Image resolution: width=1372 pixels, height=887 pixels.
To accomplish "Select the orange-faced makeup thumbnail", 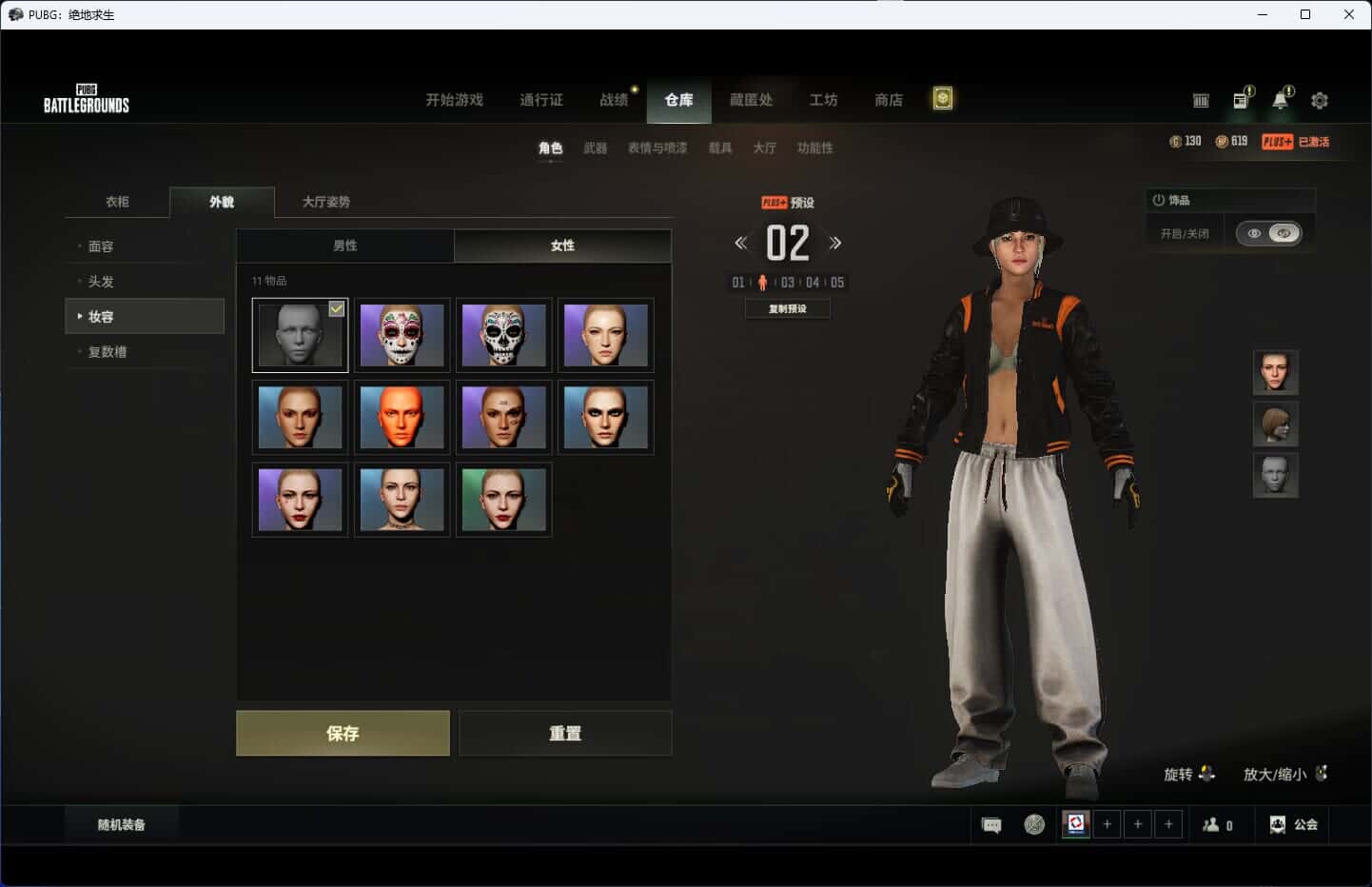I will click(402, 417).
